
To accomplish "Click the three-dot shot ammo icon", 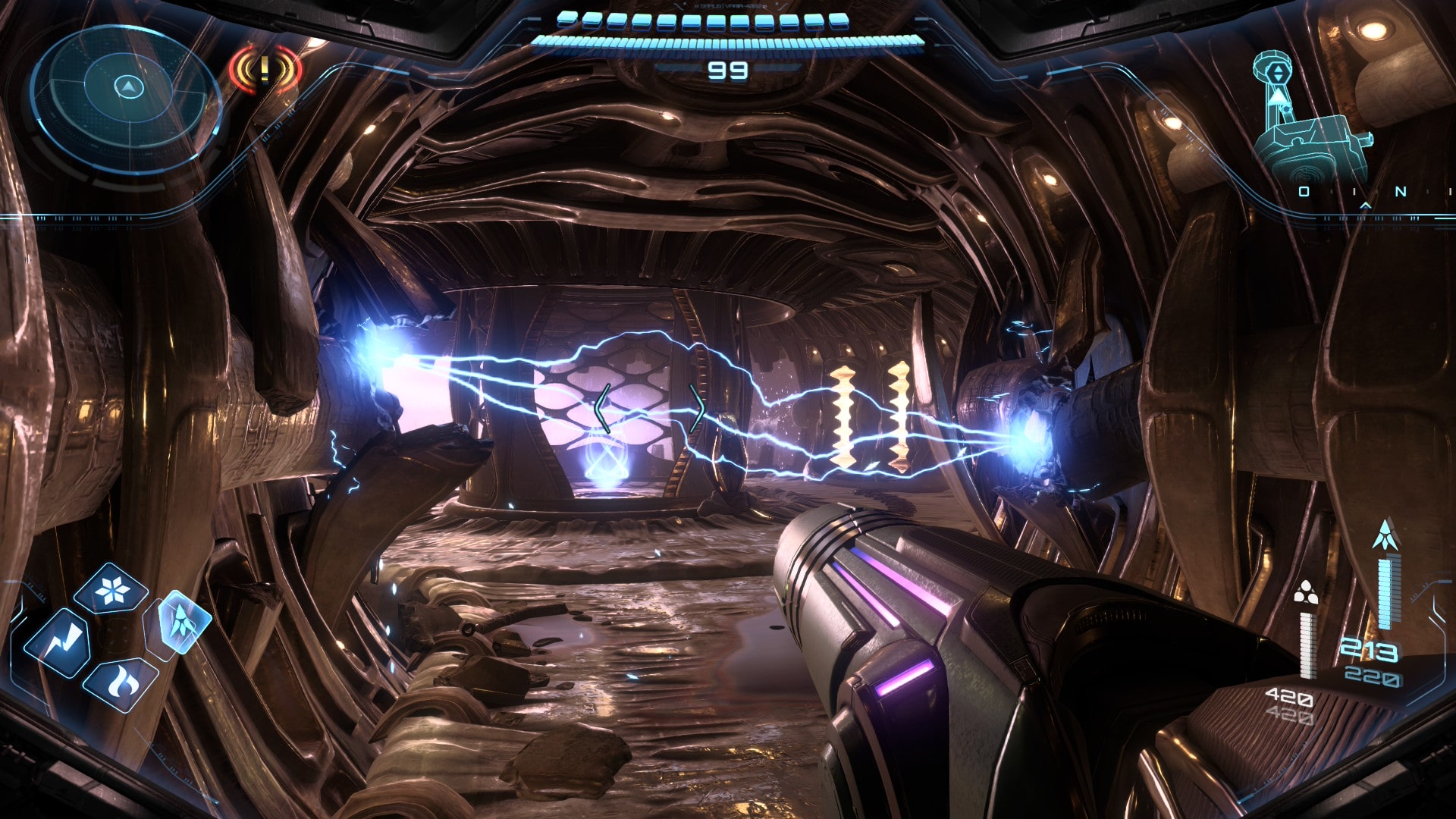I will click(1305, 593).
